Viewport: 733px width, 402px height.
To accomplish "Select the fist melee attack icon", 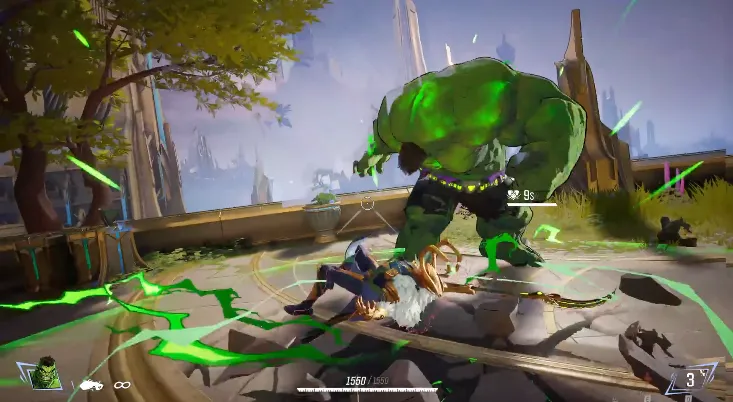I will (91, 384).
